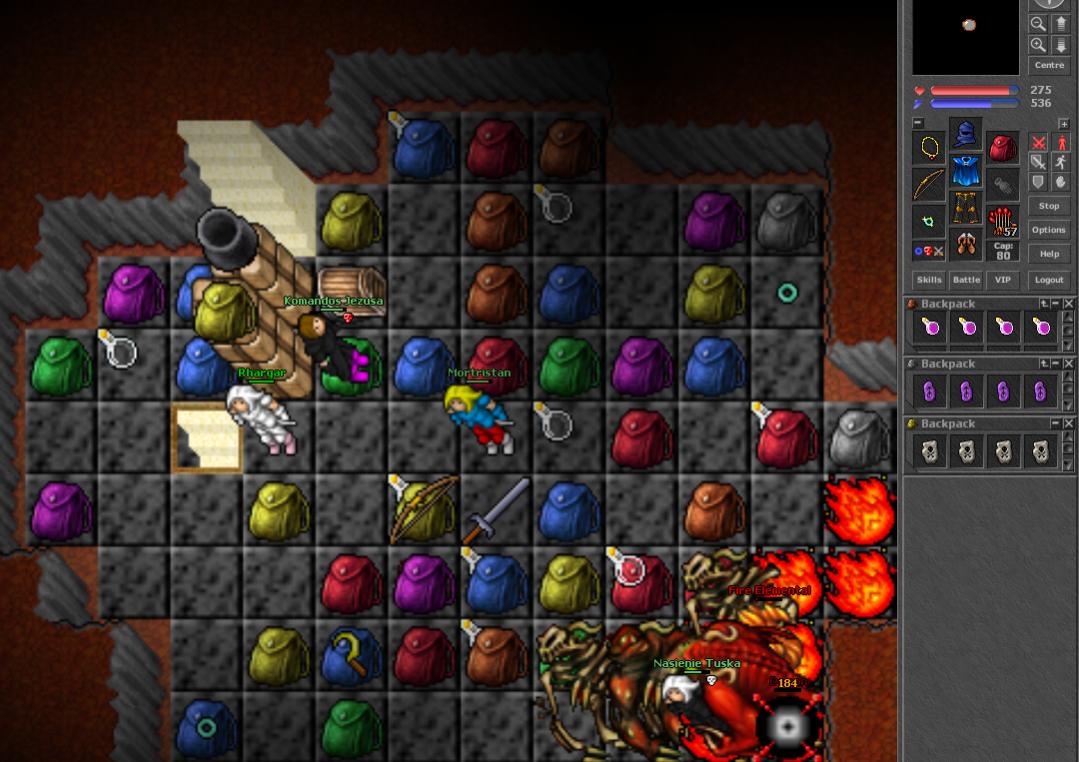Open the red backpack equipment slot
The height and width of the screenshot is (762, 1079).
(1002, 147)
